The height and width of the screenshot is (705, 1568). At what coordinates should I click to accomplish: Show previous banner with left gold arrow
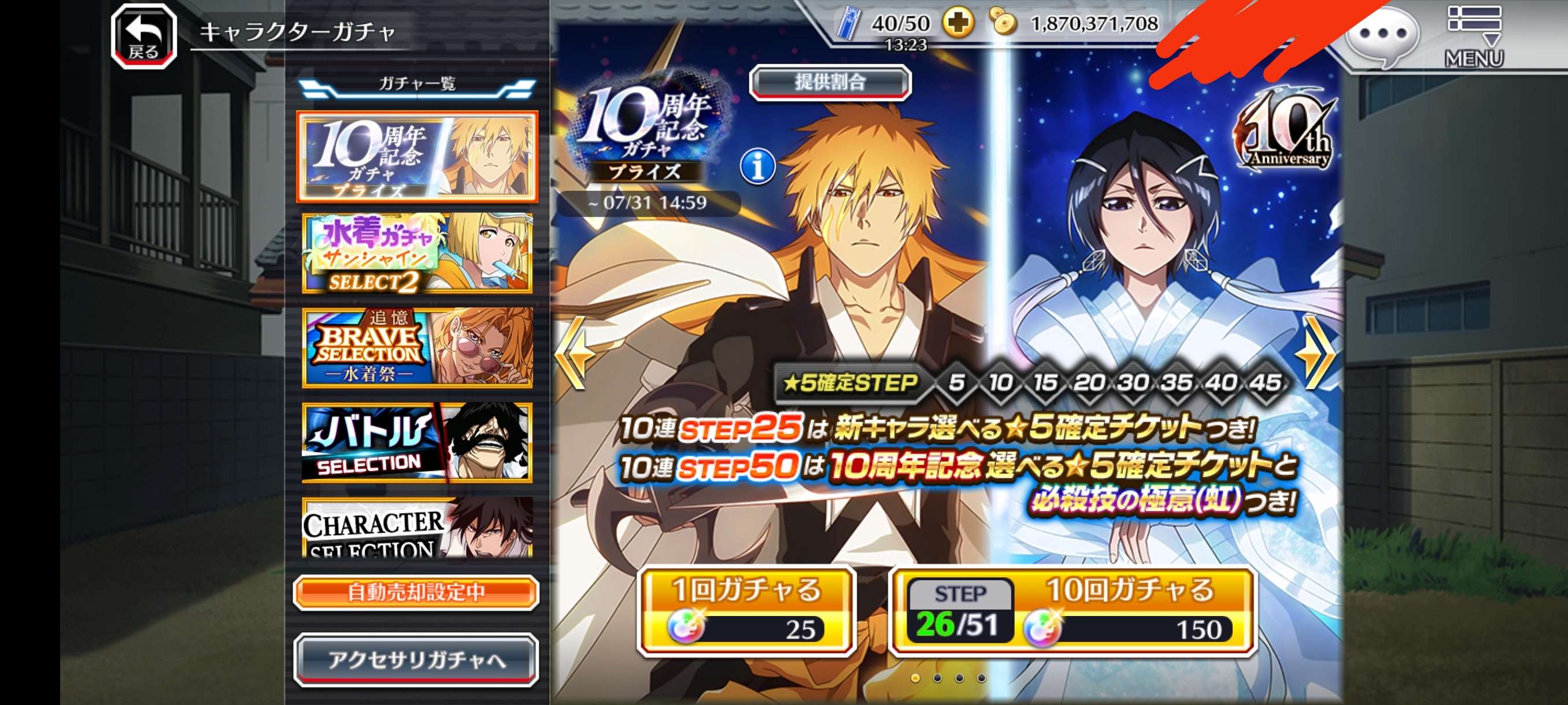coord(574,353)
